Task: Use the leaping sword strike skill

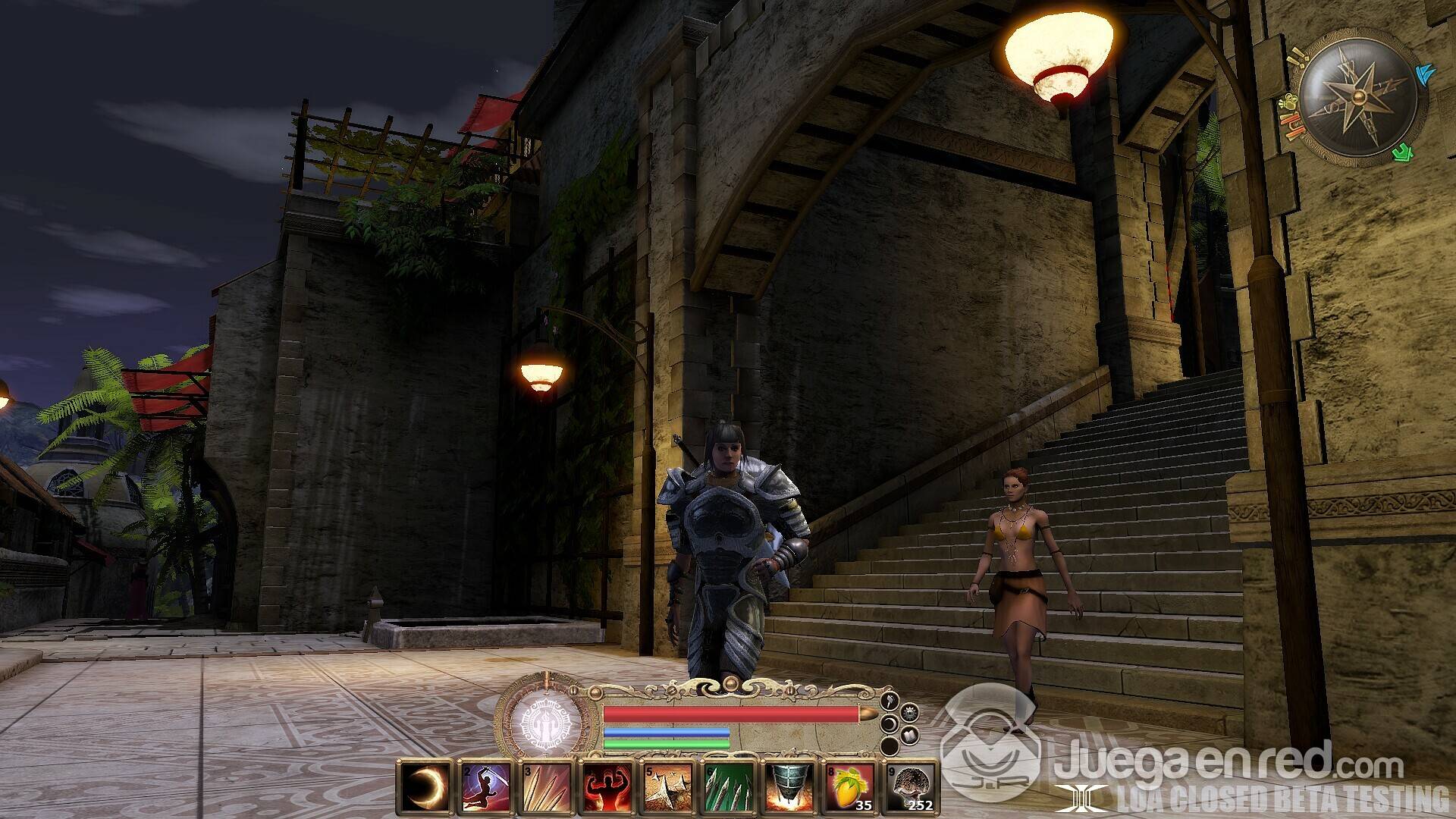Action: [485, 786]
